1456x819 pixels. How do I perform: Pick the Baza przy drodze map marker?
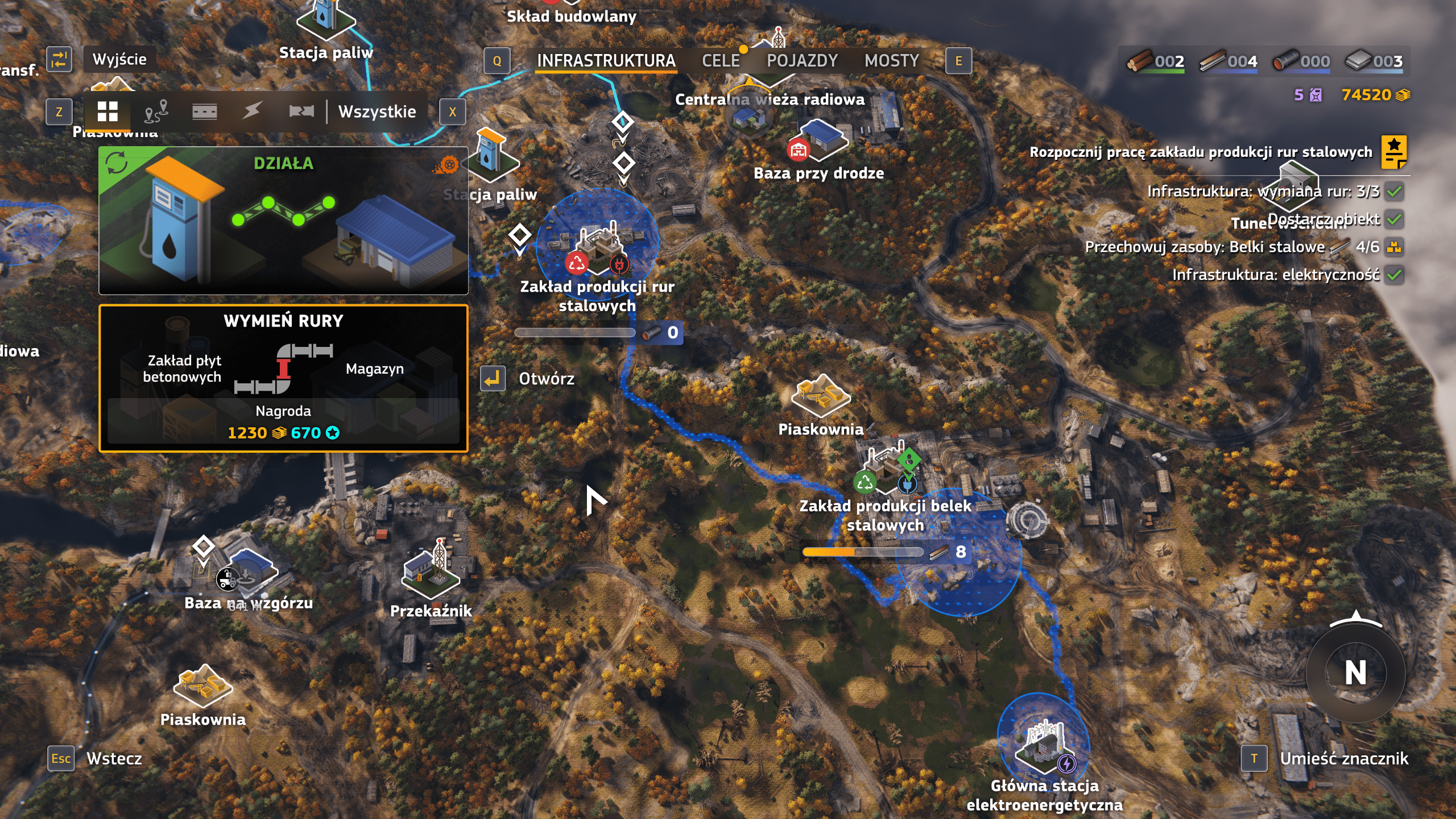[x=820, y=142]
